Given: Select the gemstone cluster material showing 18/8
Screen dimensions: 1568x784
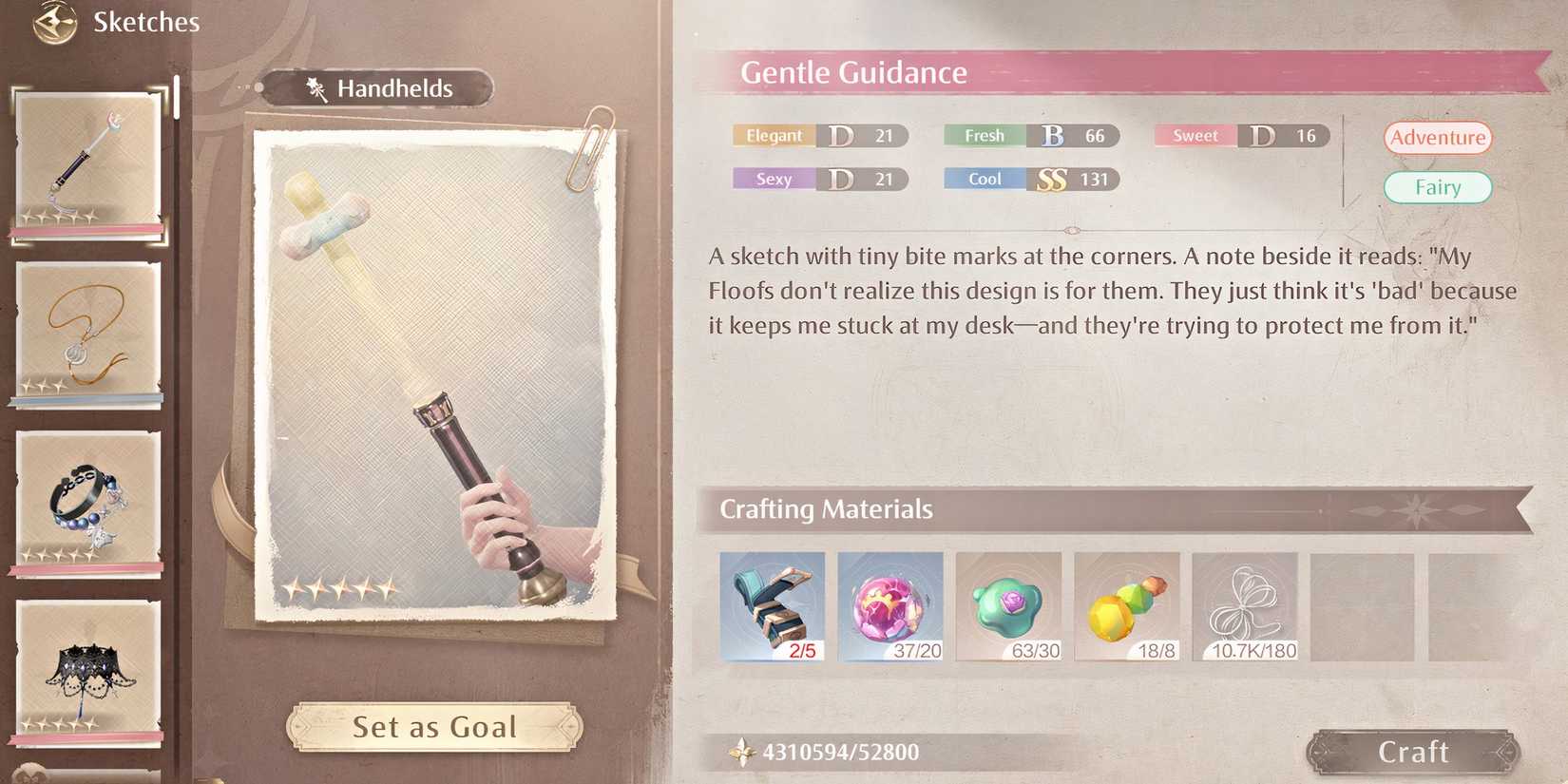Looking at the screenshot, I should pyautogui.click(x=1127, y=606).
